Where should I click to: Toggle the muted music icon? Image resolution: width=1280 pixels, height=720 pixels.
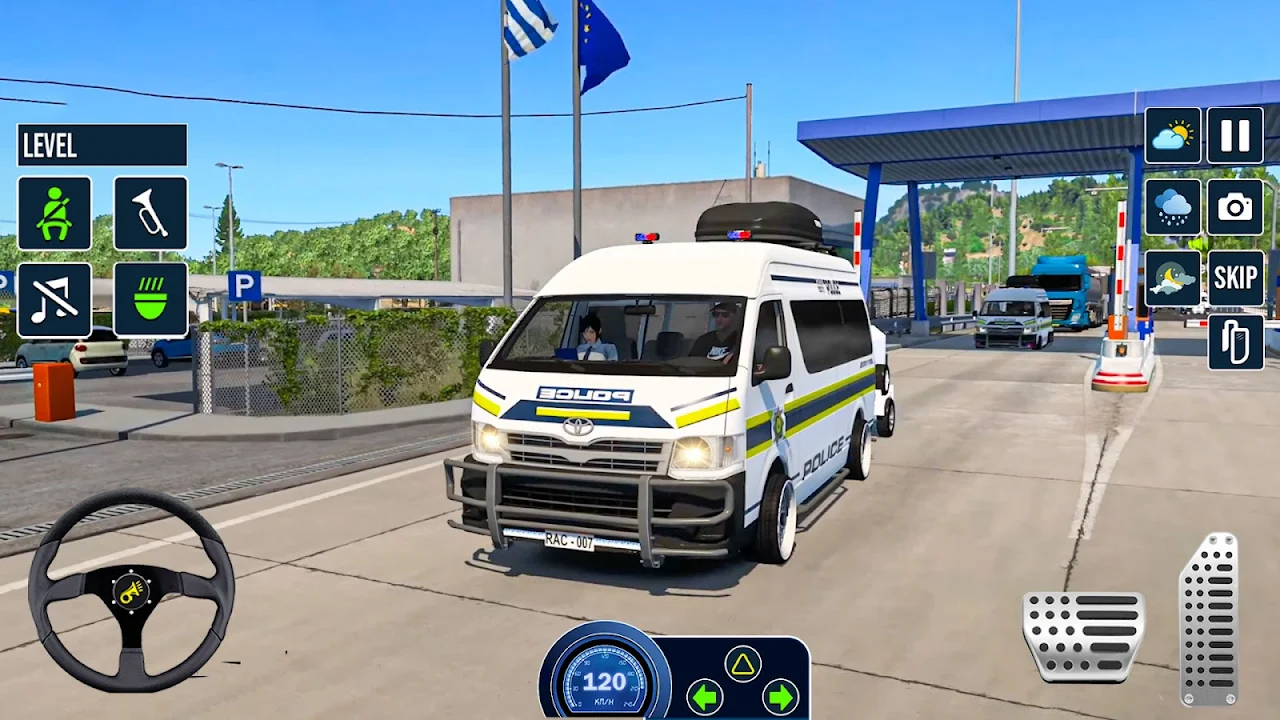tap(54, 299)
